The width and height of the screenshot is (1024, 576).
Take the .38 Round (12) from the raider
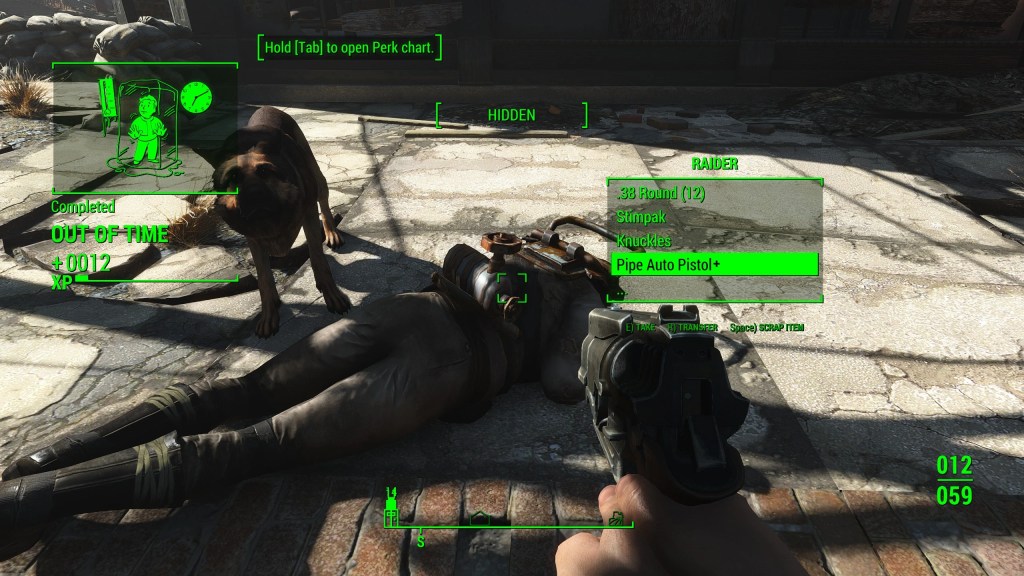660,193
